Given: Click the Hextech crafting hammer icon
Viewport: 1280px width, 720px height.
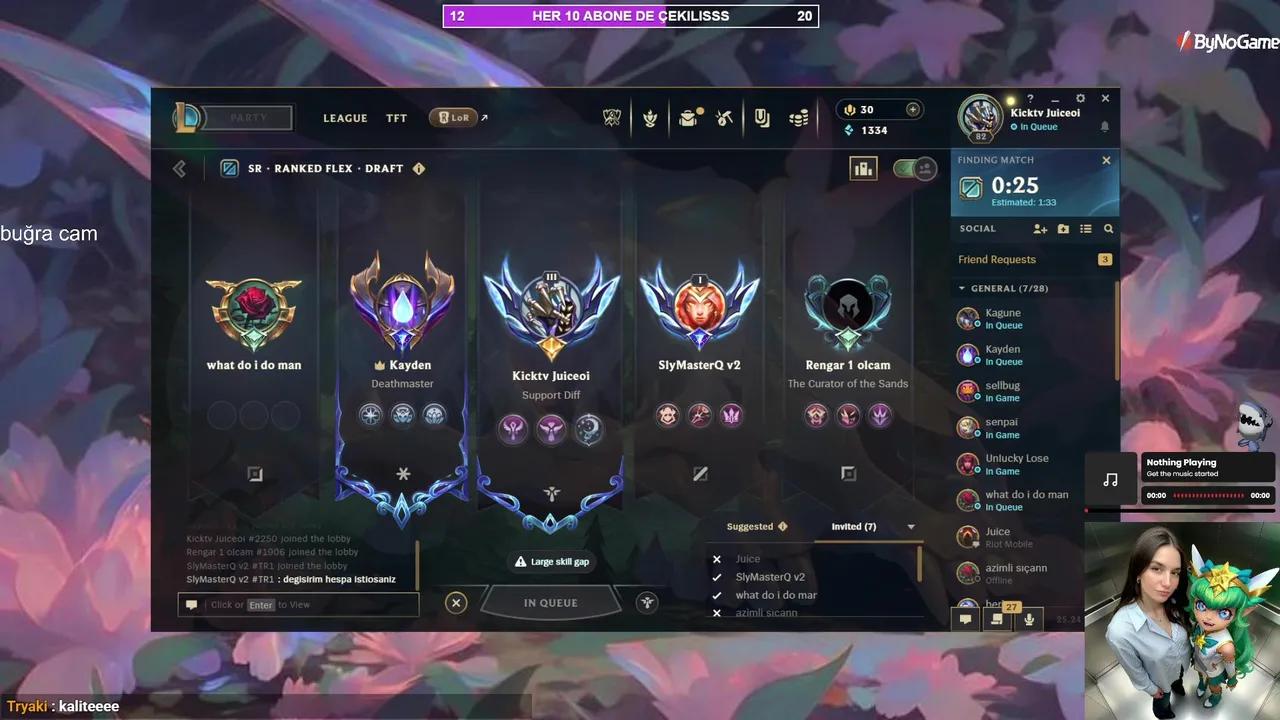Looking at the screenshot, I should 725,117.
